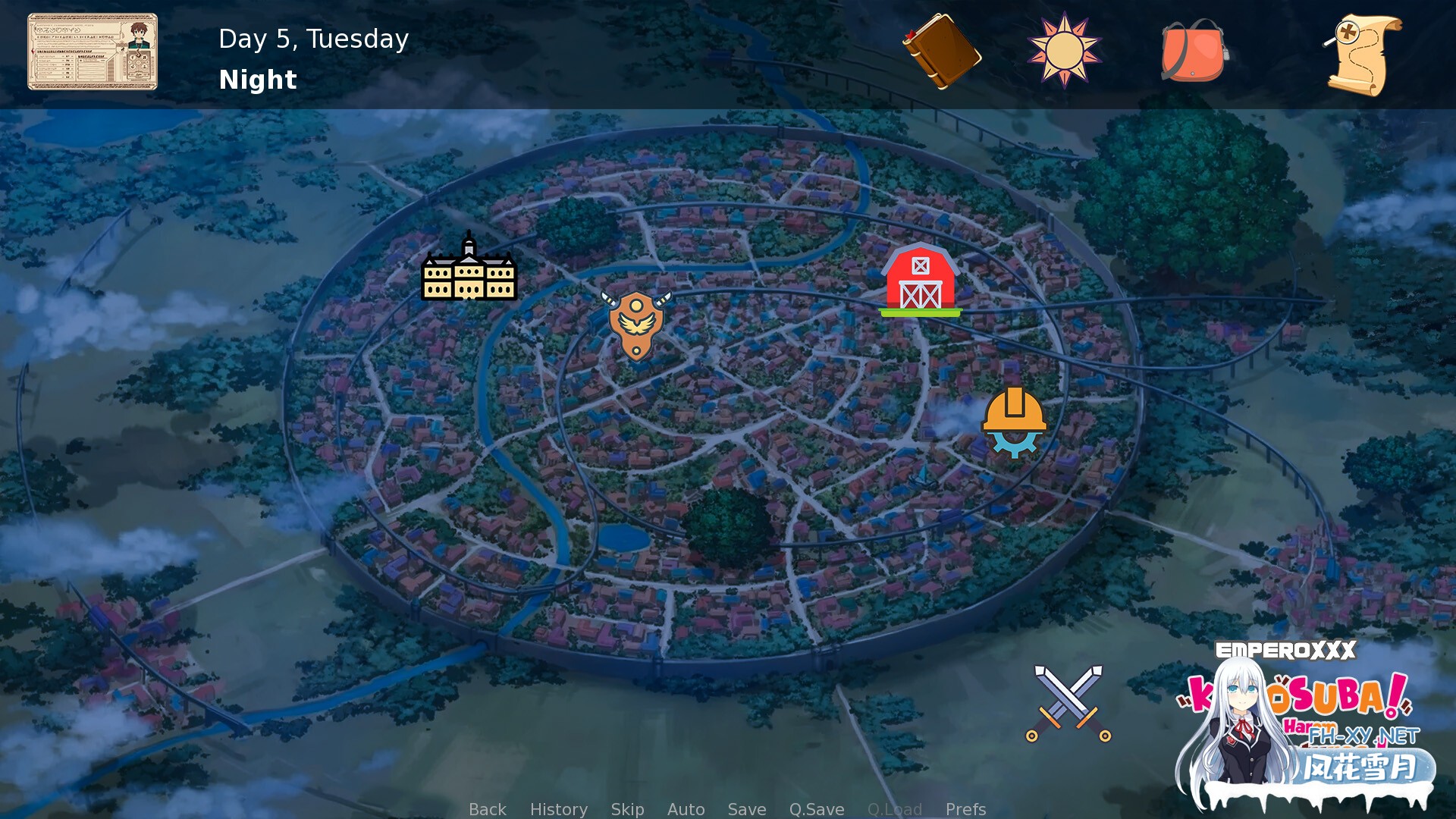Viewport: 1456px width, 819px height.
Task: Click the sun time-advance icon
Action: pyautogui.click(x=1064, y=51)
